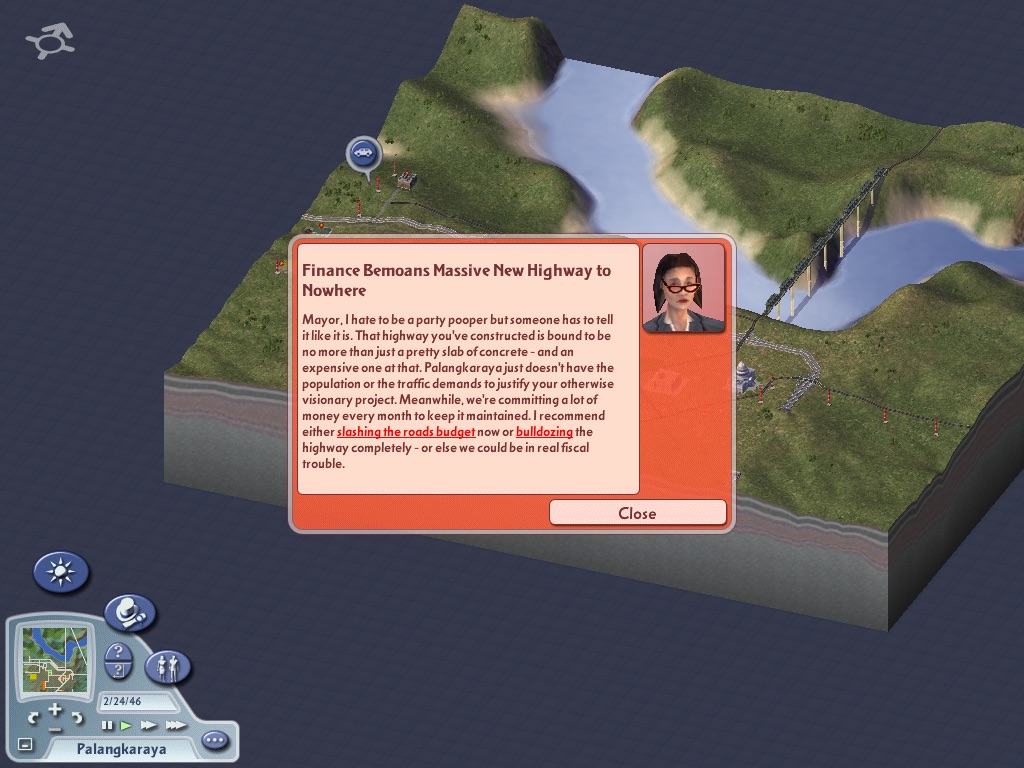
Task: Activate the upper question mark query tool
Action: (118, 652)
